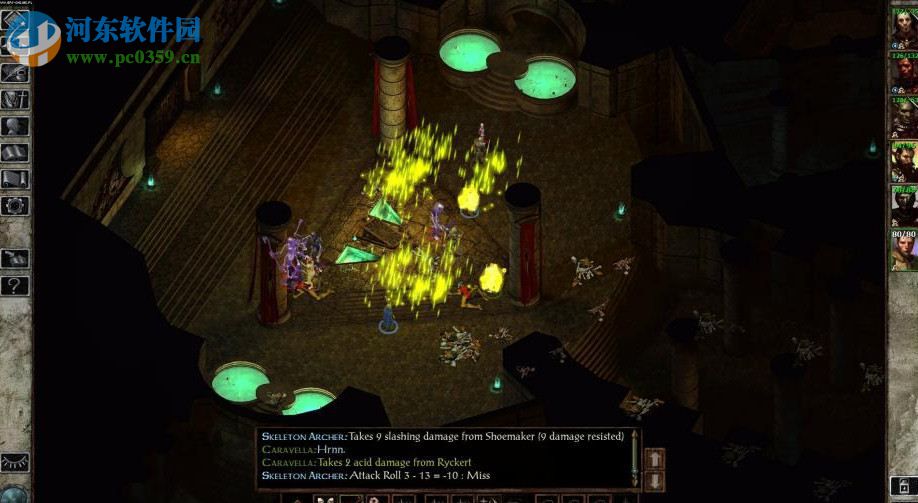
Task: Open the character record head icon
Action: (16, 126)
